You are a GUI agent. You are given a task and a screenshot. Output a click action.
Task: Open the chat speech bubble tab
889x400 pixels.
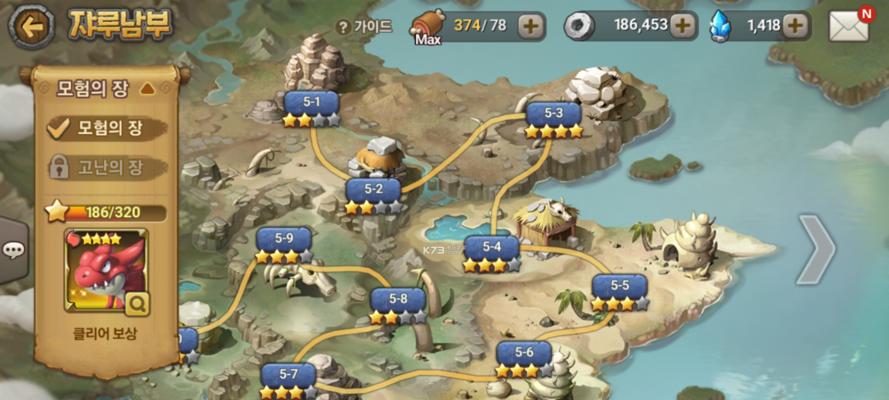[x=14, y=250]
